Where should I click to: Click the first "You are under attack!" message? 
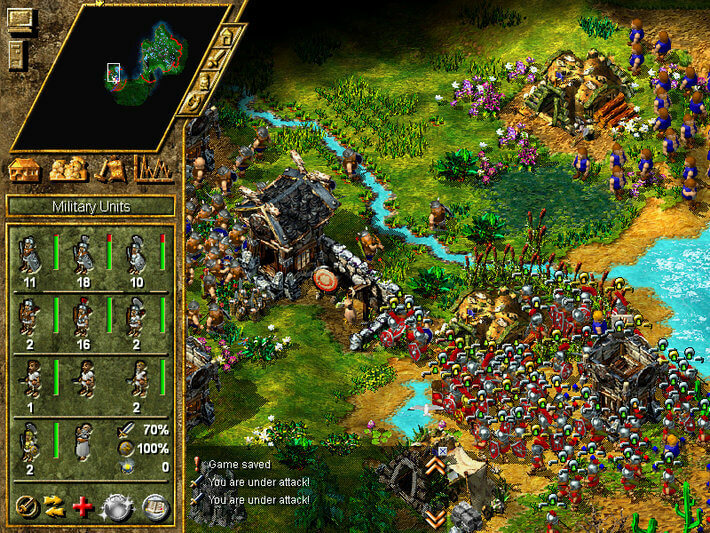(x=258, y=482)
